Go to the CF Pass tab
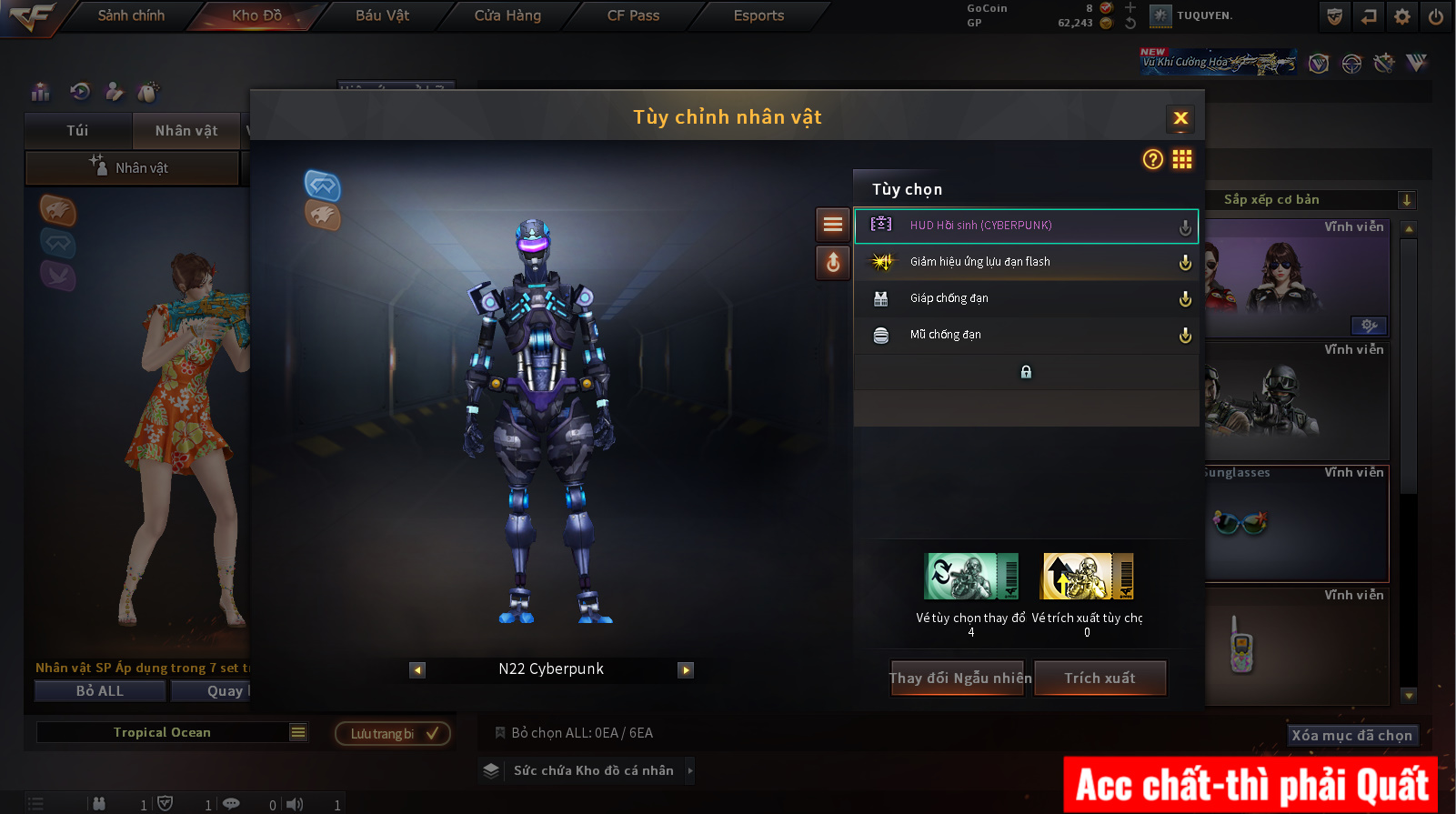 (633, 15)
